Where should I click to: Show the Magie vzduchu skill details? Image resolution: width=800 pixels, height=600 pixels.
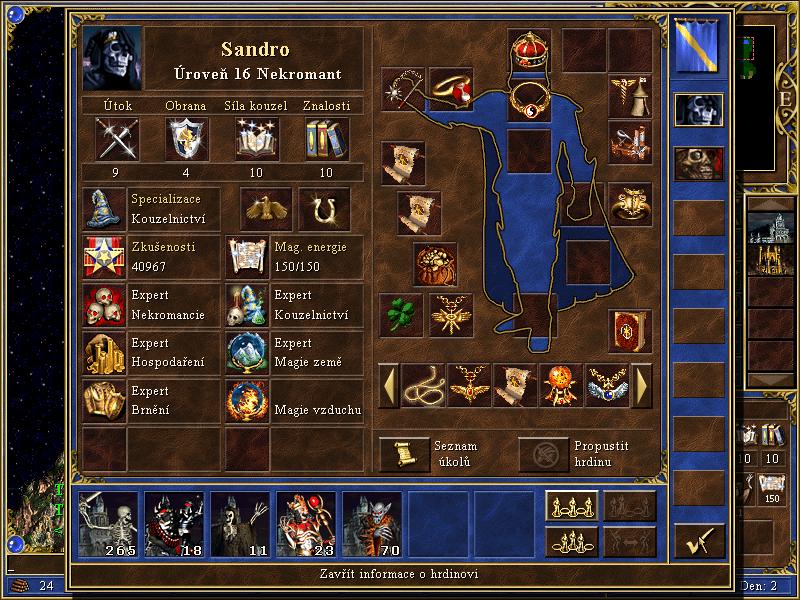pyautogui.click(x=248, y=401)
